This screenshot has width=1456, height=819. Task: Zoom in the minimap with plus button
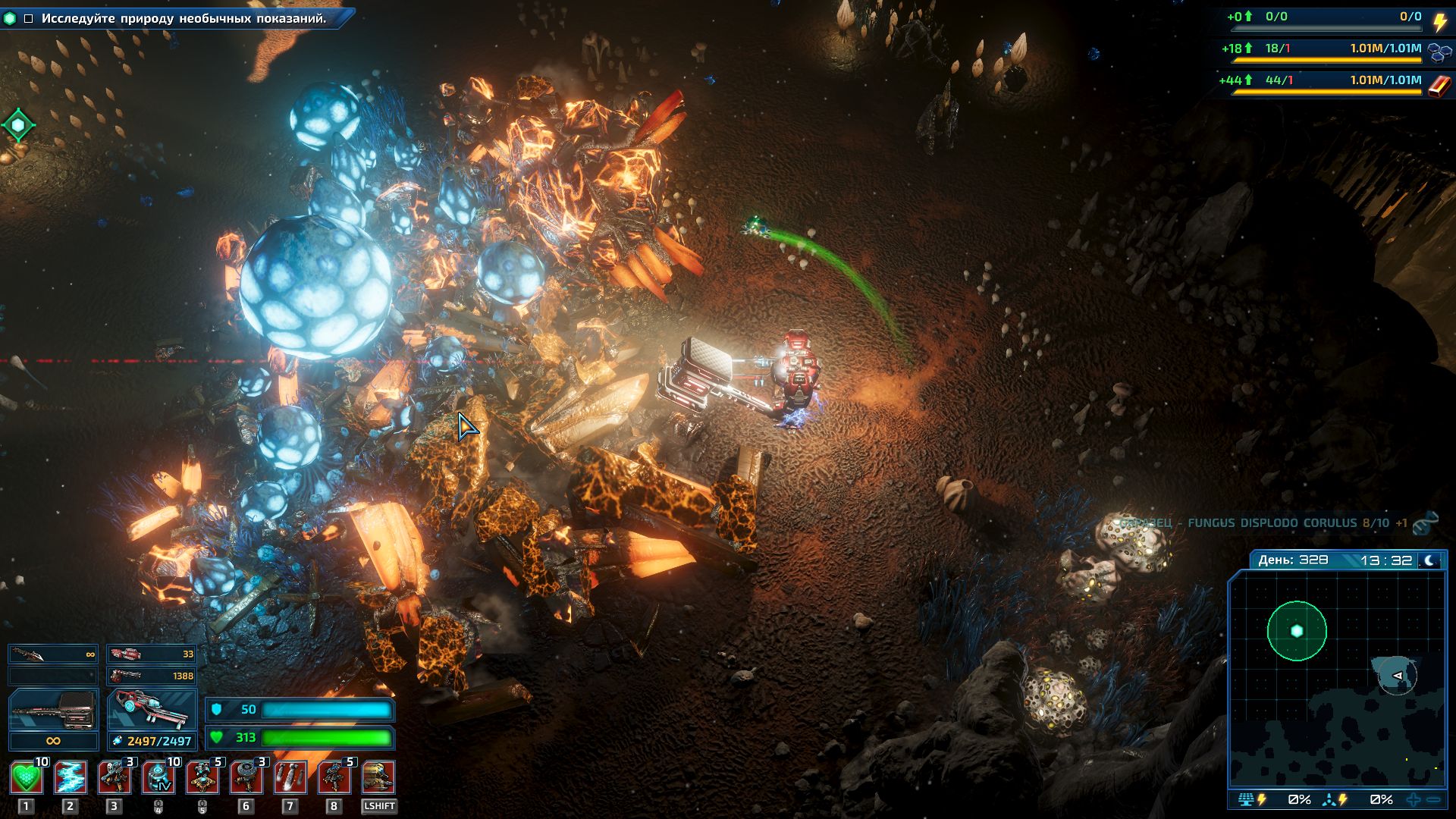pyautogui.click(x=1414, y=800)
